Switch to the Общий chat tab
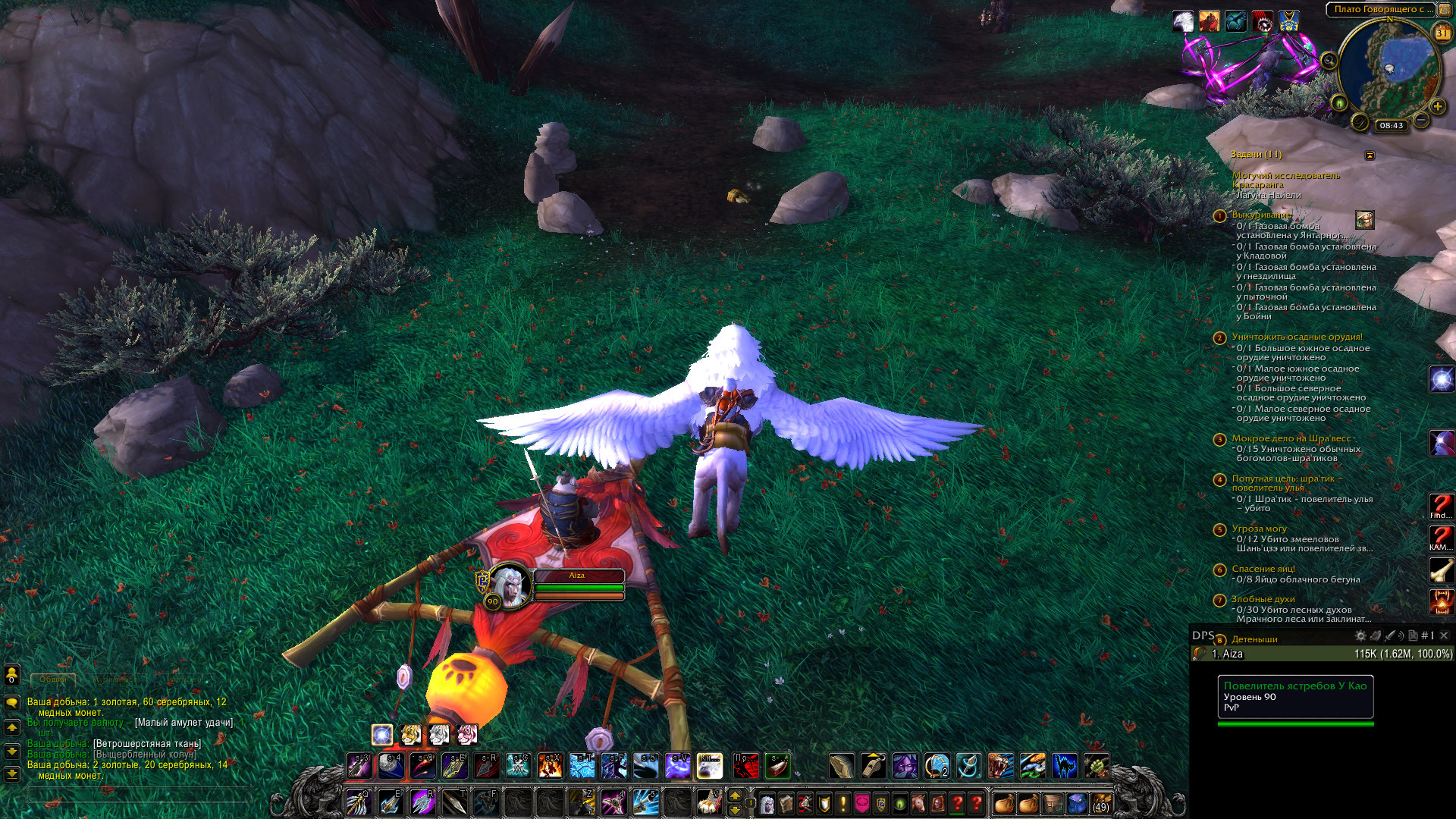Screen dimensions: 1456x819 pos(53,679)
